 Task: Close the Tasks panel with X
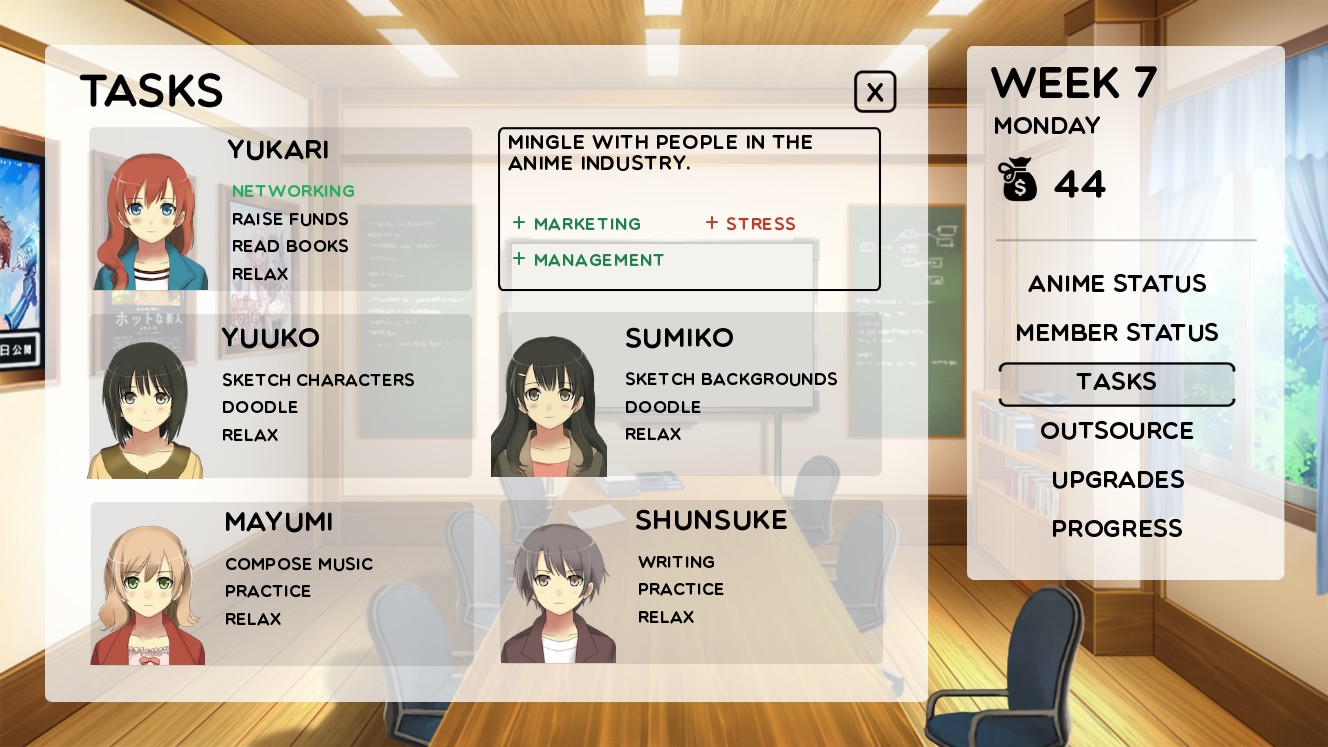(x=875, y=91)
